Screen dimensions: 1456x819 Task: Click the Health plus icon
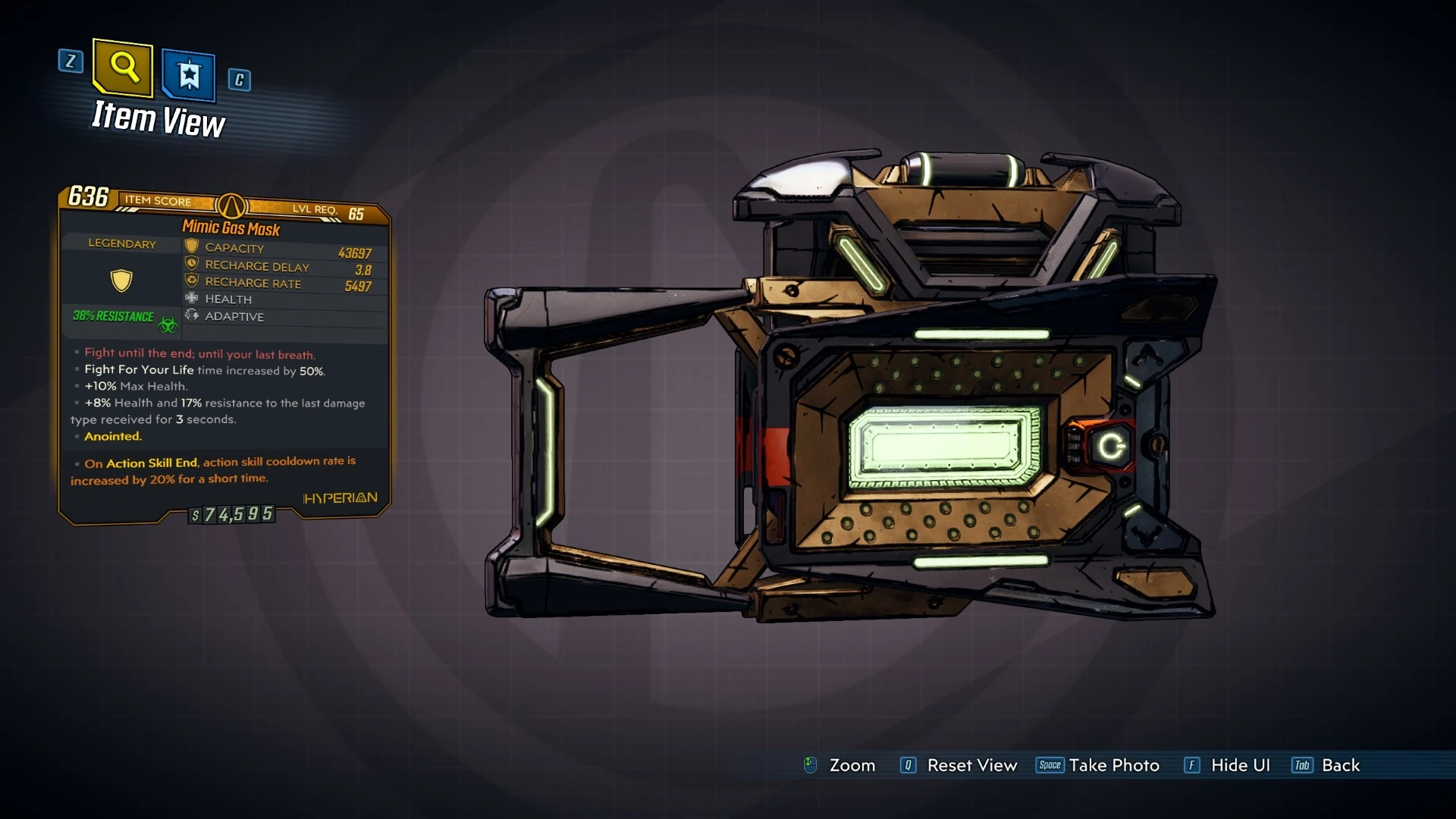pos(191,298)
